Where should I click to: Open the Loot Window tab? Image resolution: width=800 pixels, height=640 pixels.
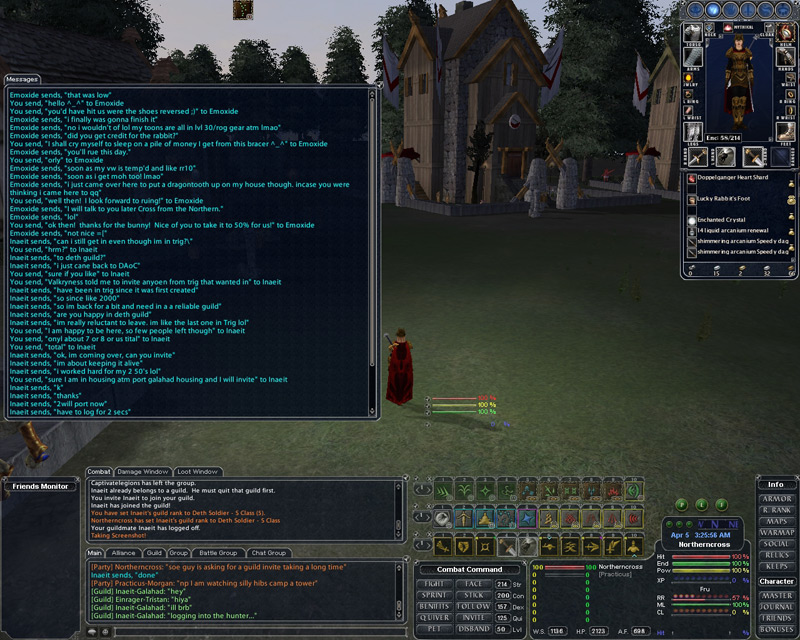click(x=197, y=471)
